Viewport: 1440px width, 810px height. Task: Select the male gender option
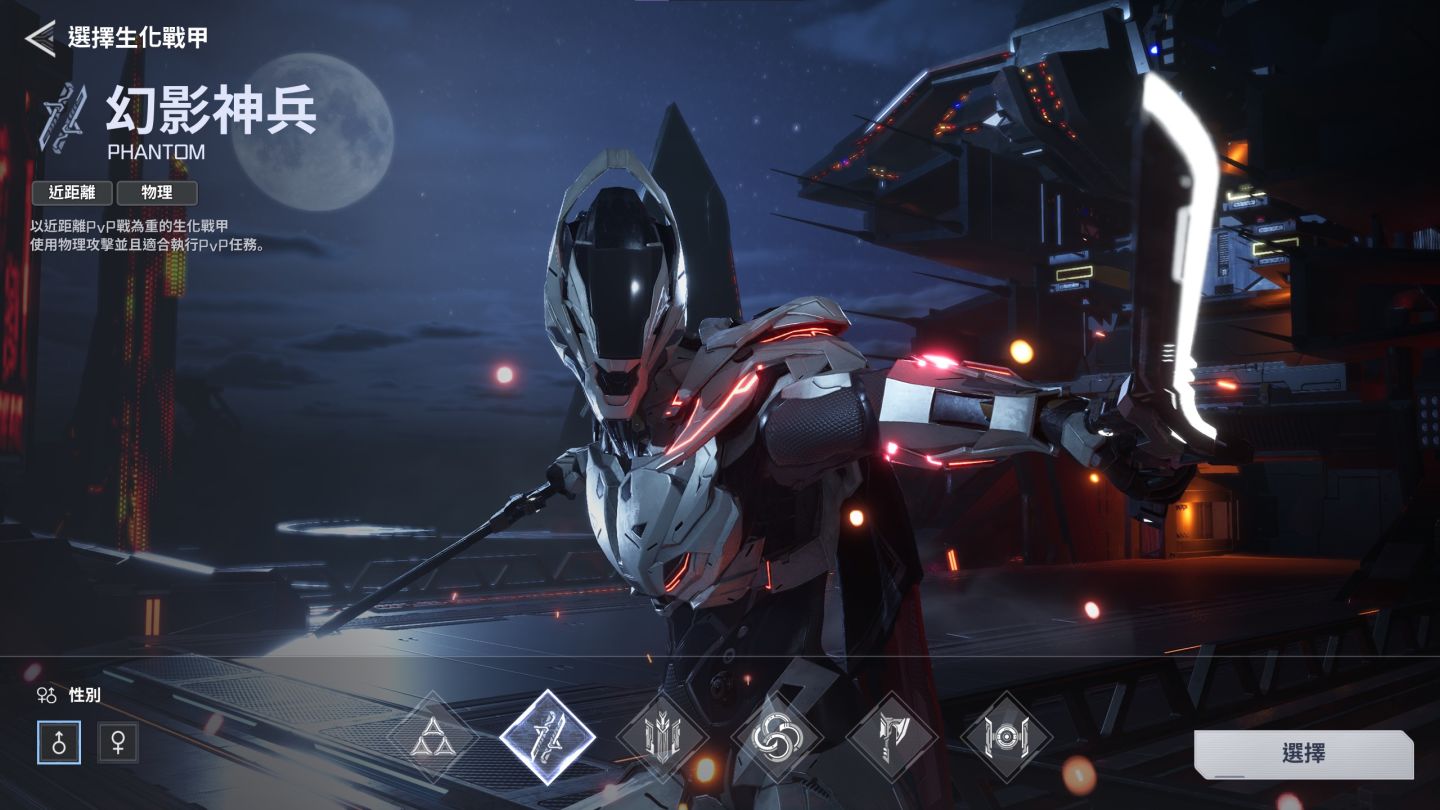coord(59,743)
